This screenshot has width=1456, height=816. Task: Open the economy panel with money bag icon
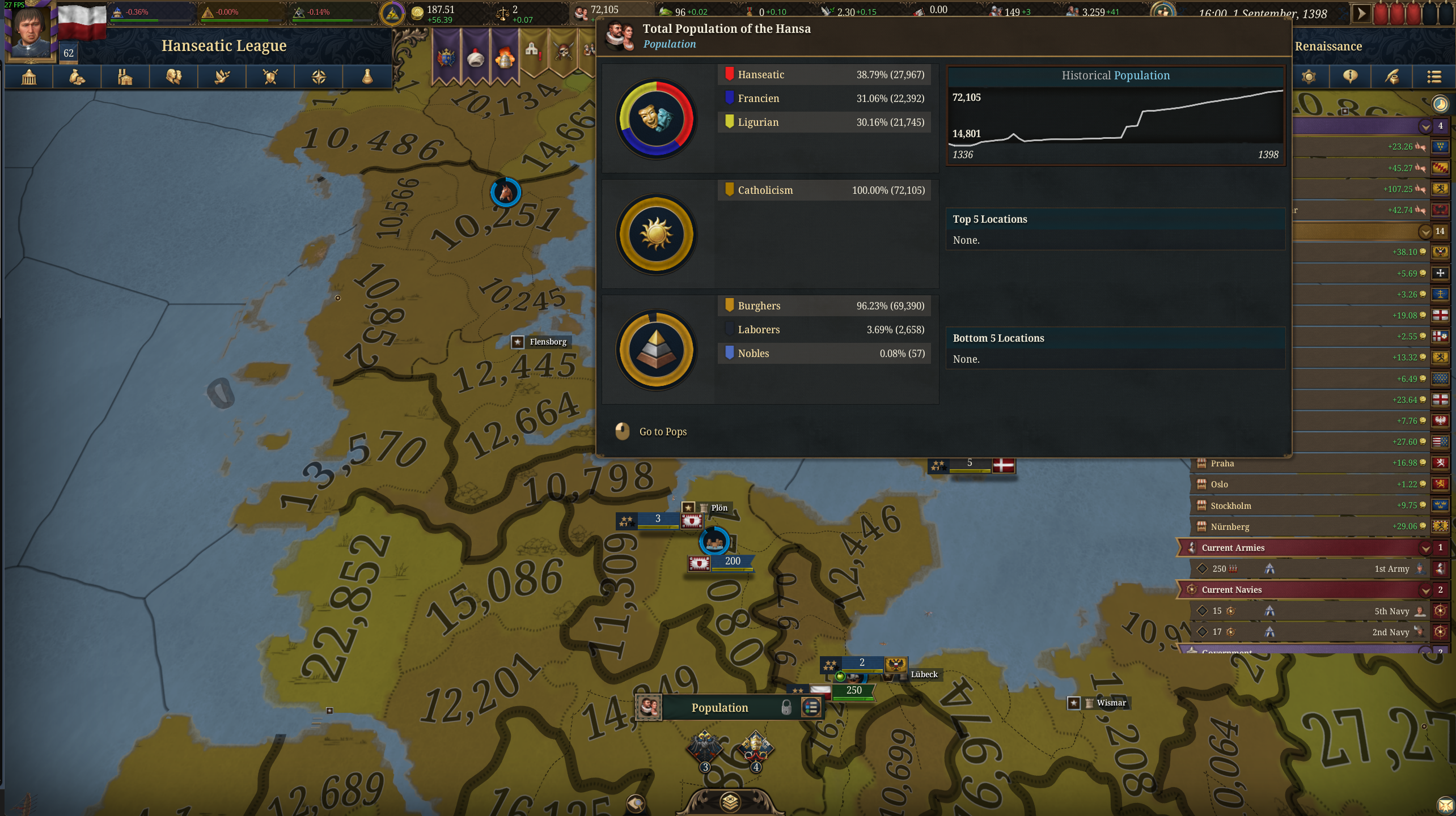pos(77,76)
